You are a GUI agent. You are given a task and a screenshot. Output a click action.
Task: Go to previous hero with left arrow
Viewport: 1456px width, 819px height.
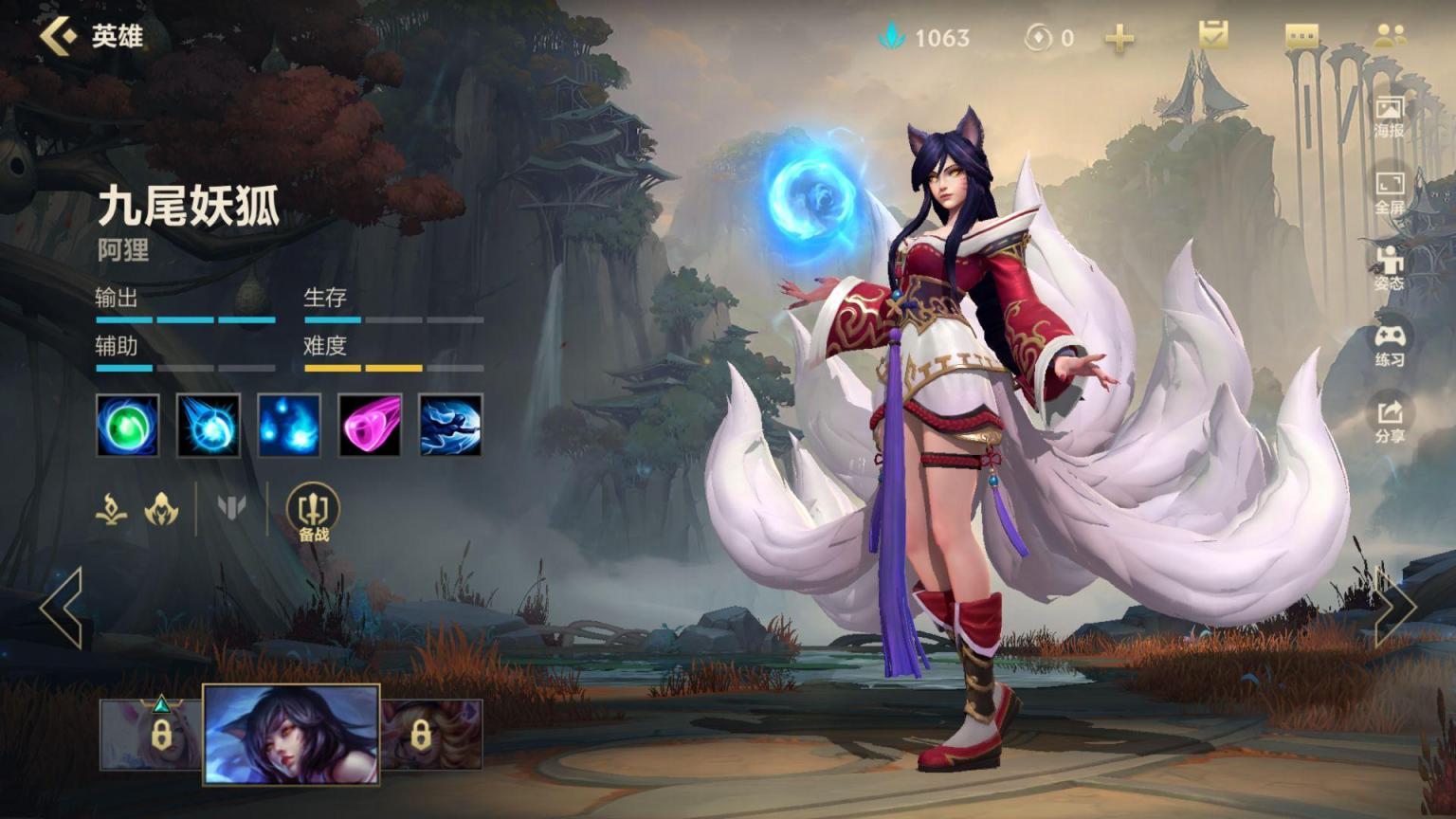[x=63, y=608]
